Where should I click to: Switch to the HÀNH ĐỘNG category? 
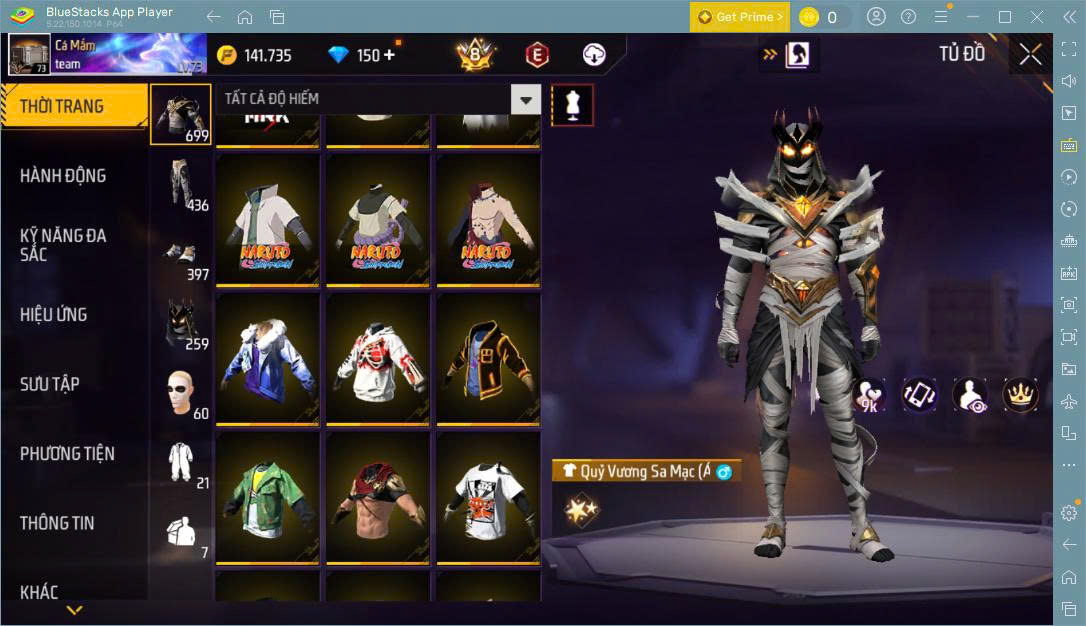coord(63,176)
